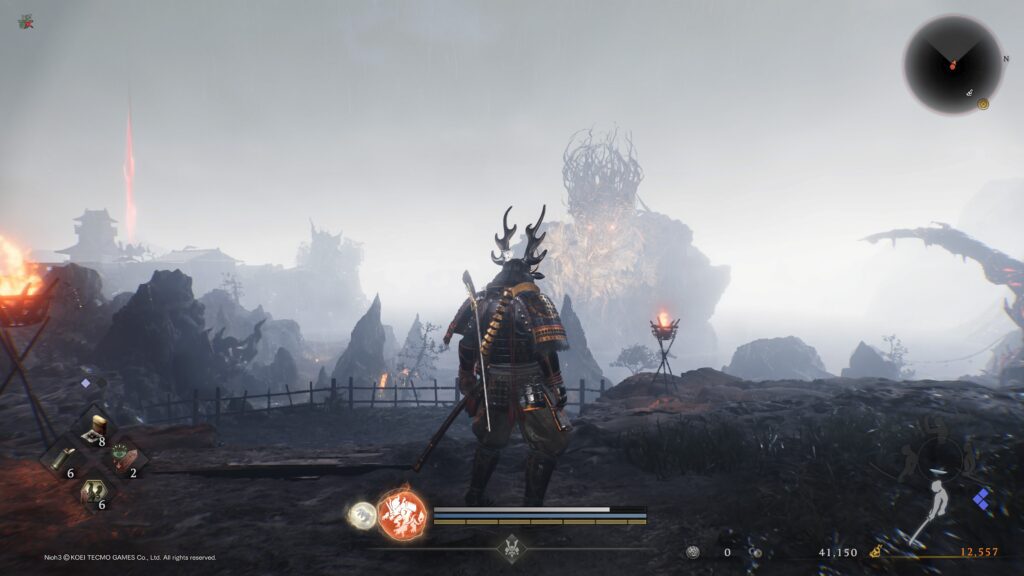Use the left quick-item slot with 6 uses

pos(61,460)
